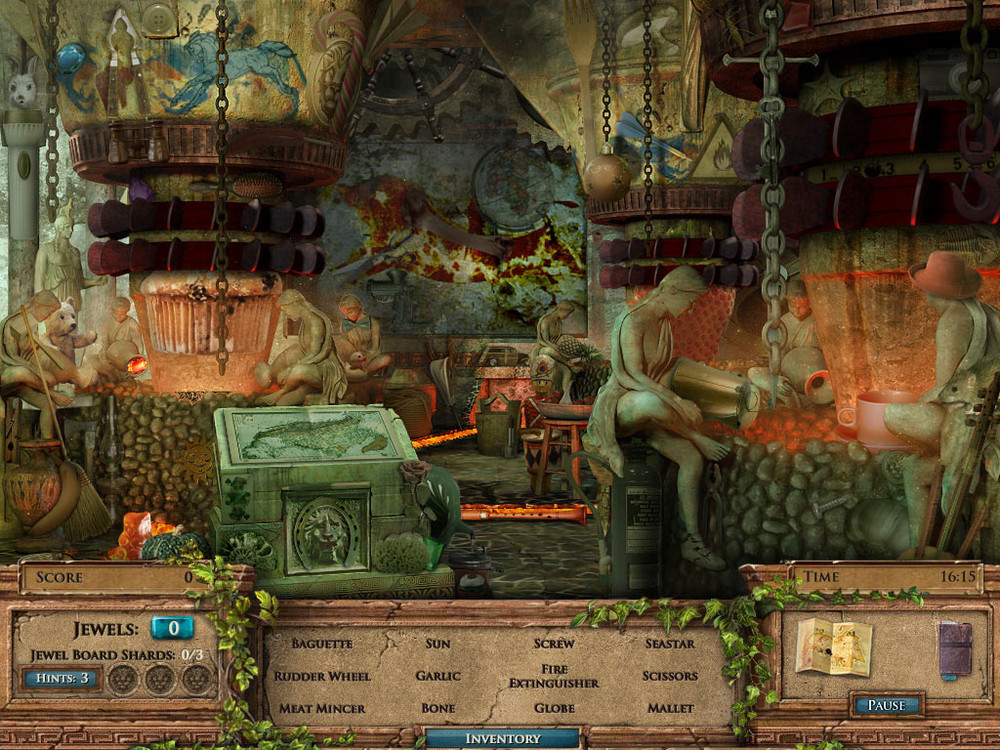Click the blue Jewels counter

point(172,628)
